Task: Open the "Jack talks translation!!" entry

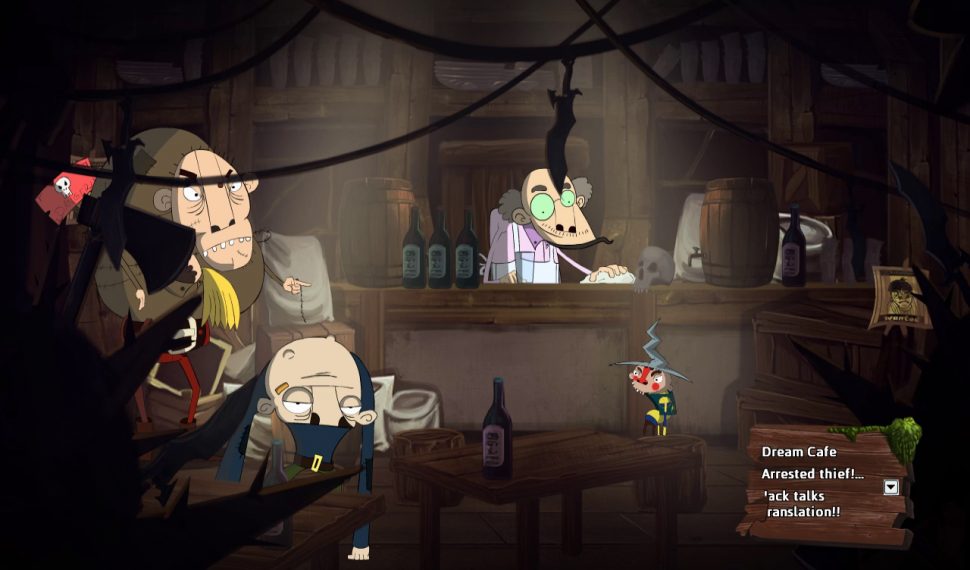Action: coord(801,503)
